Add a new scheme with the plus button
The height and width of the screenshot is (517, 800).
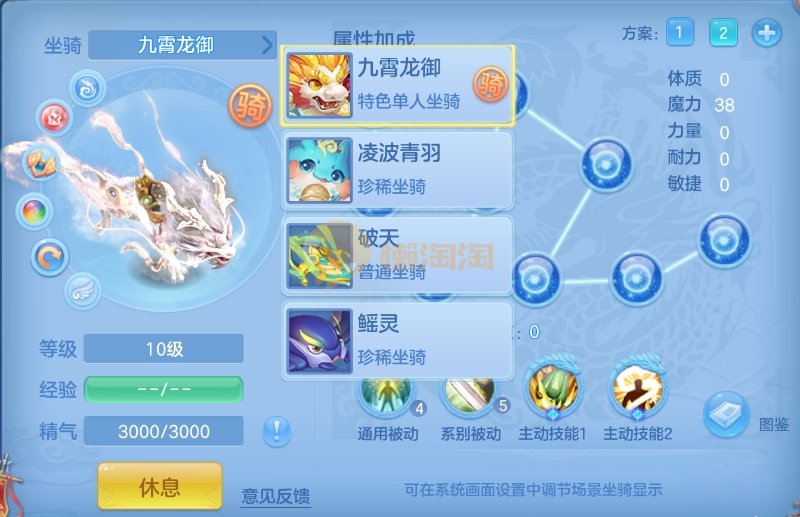click(x=766, y=33)
